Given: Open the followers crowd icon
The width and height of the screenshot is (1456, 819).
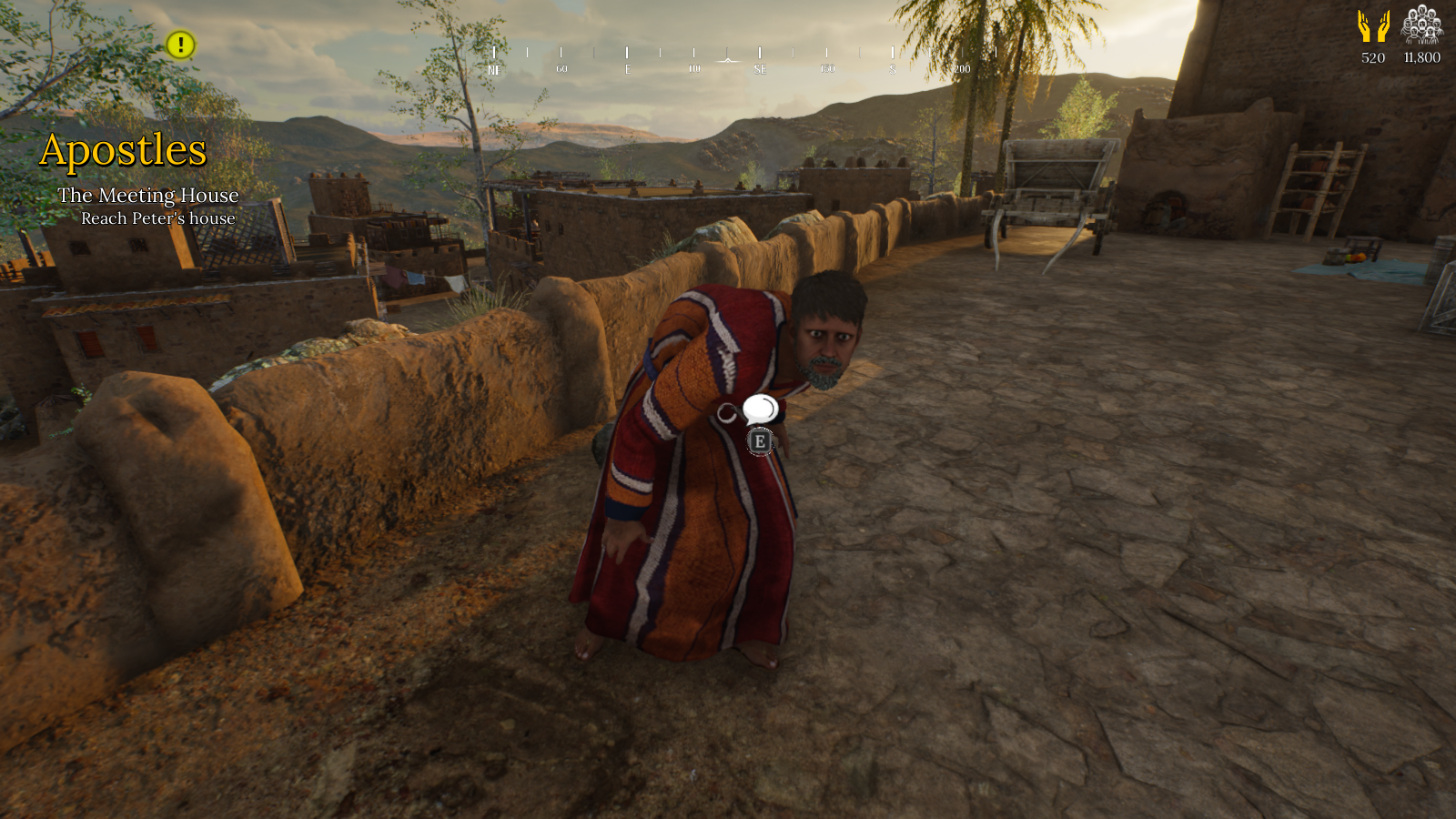Looking at the screenshot, I should (x=1421, y=25).
